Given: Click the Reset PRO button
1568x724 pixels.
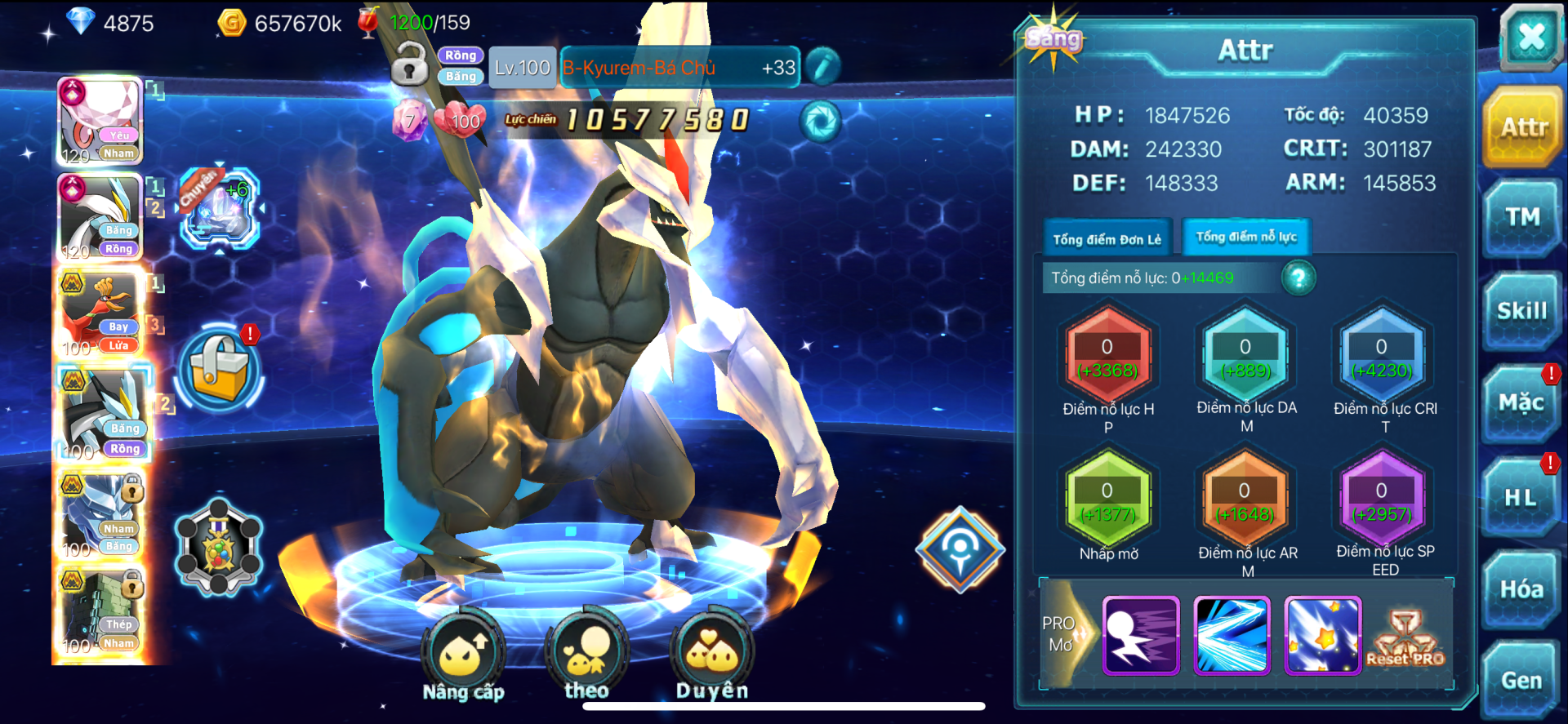Looking at the screenshot, I should click(x=1405, y=637).
